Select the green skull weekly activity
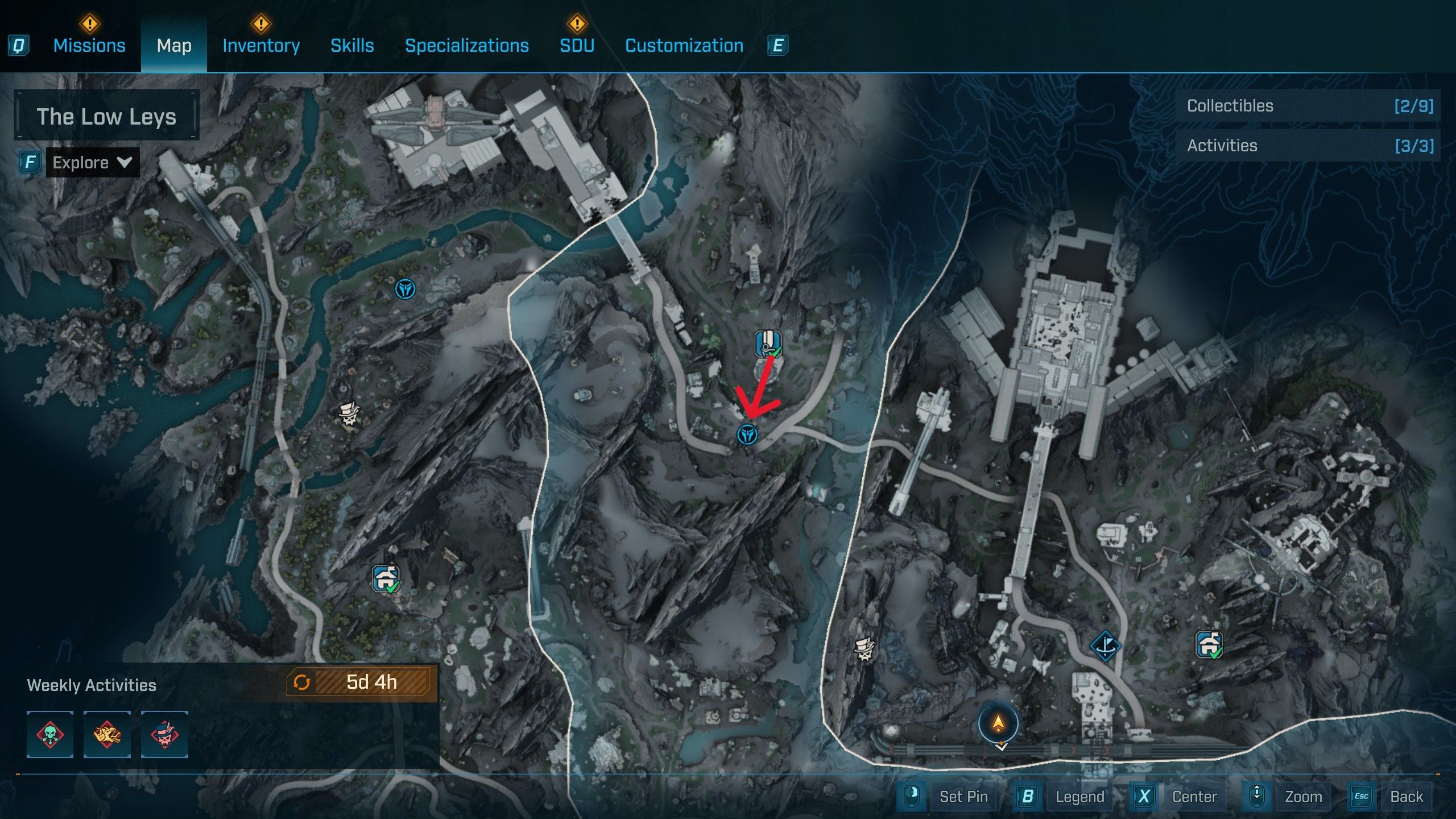Image resolution: width=1456 pixels, height=819 pixels. point(50,734)
